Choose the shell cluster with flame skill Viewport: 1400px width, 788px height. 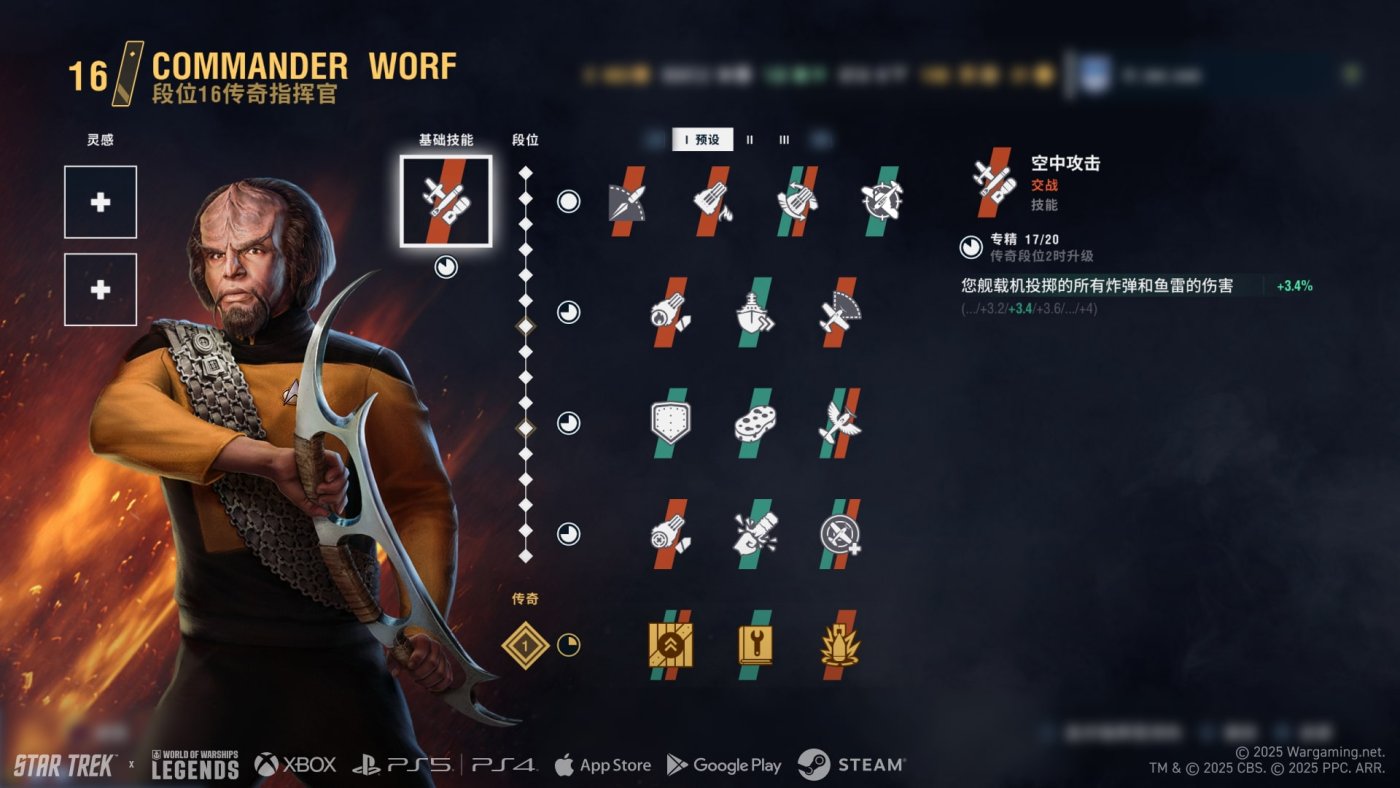(x=713, y=201)
